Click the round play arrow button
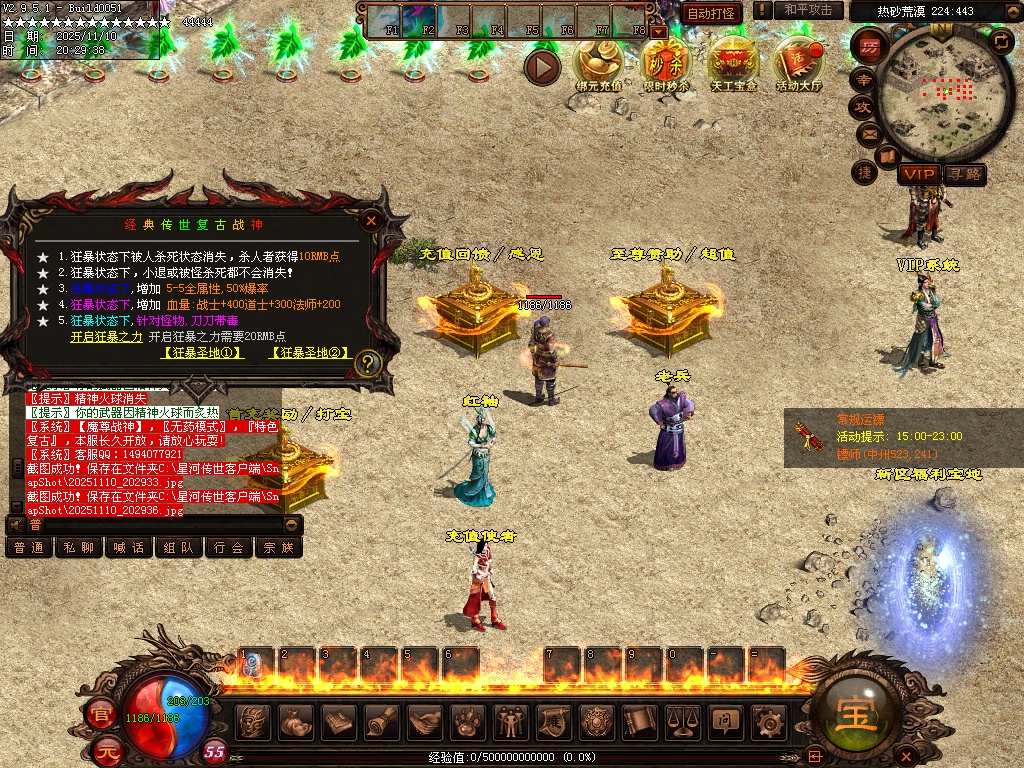 (543, 67)
